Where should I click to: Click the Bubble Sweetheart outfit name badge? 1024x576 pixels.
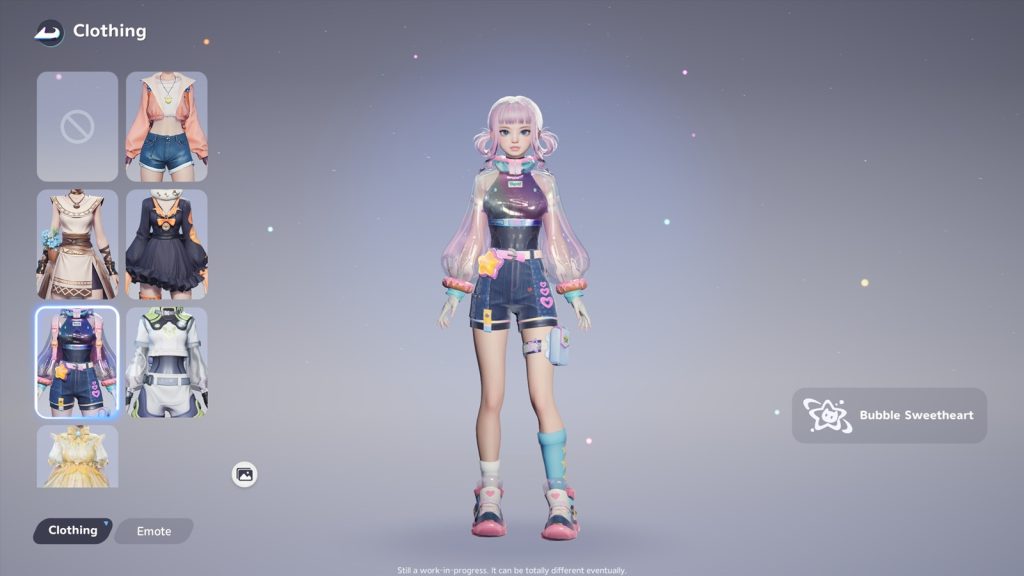pos(889,415)
